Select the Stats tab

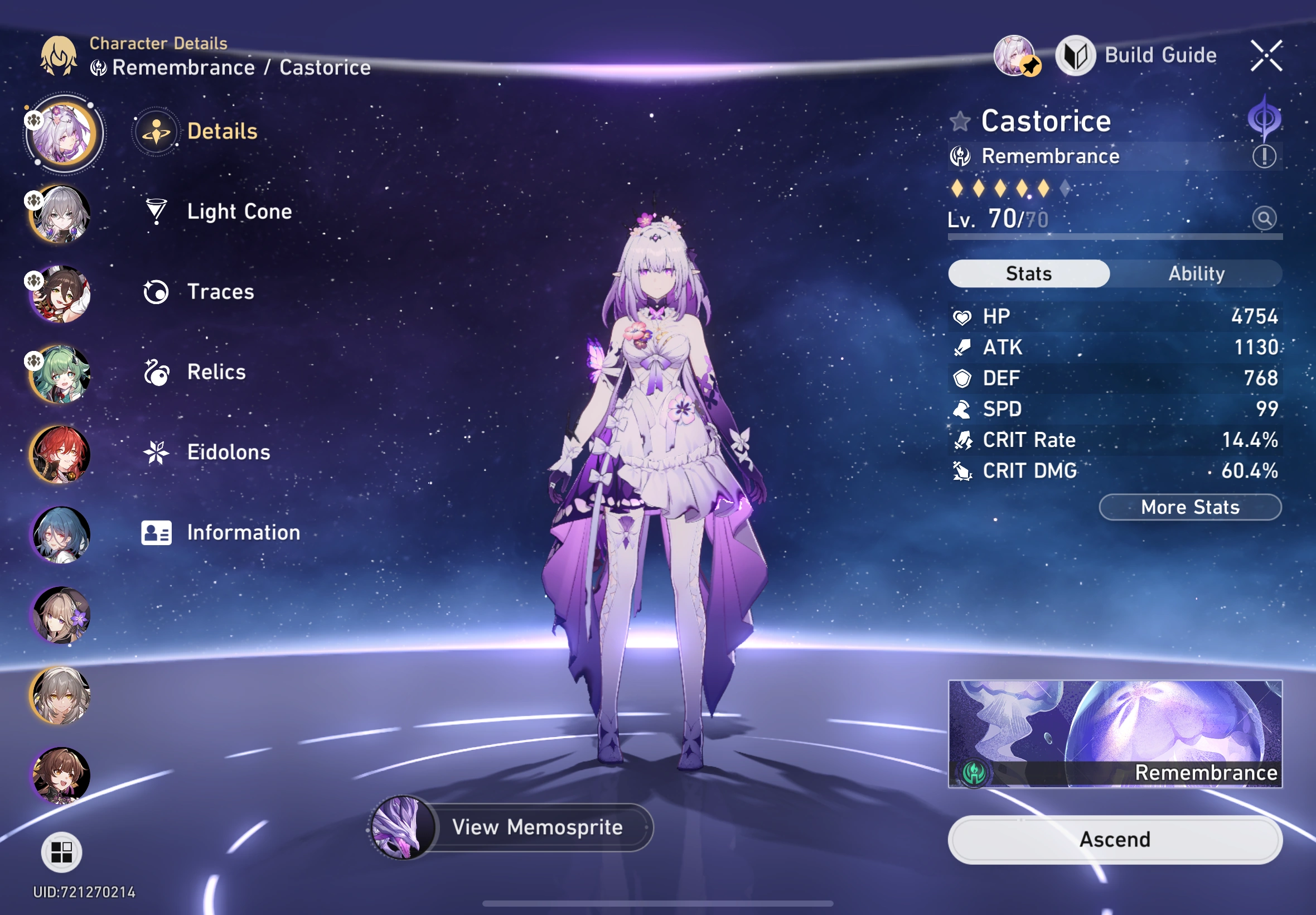click(x=1028, y=273)
